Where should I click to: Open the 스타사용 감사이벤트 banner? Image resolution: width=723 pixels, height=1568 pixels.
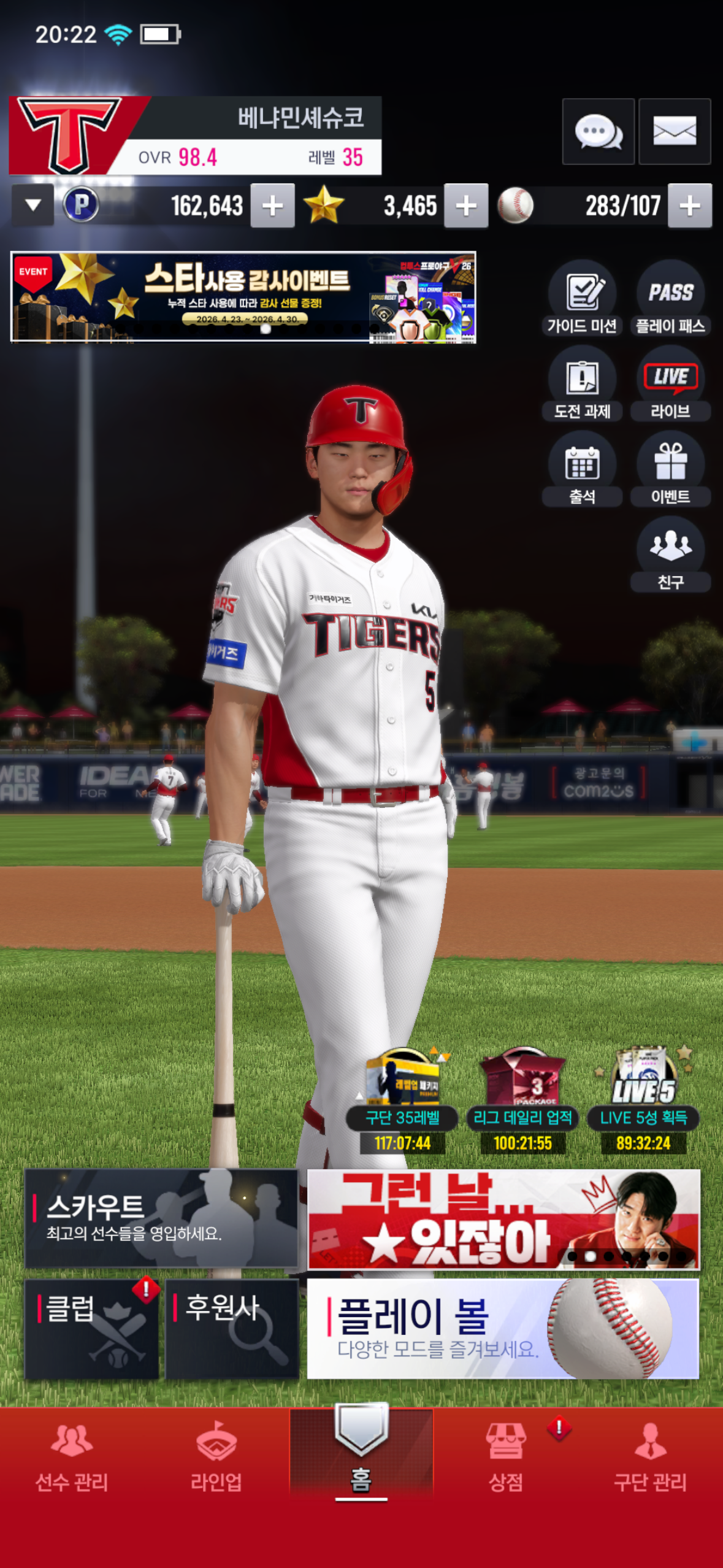click(x=243, y=297)
